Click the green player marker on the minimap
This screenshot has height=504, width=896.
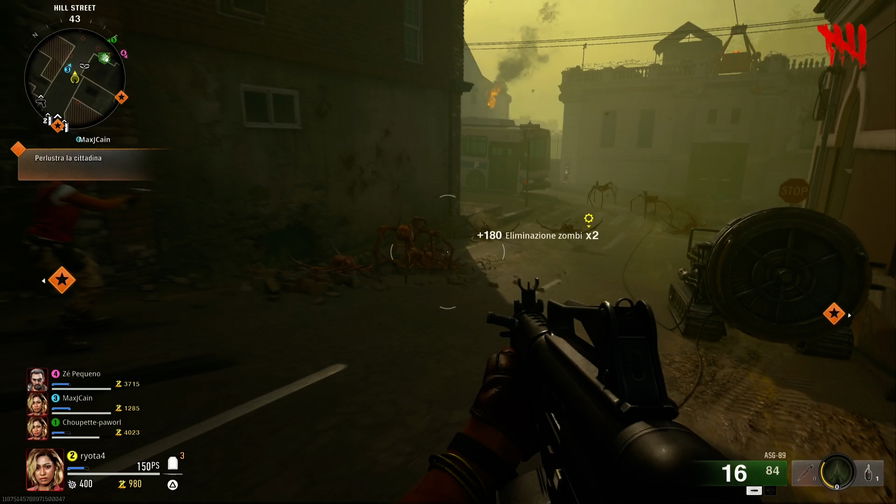pos(103,58)
